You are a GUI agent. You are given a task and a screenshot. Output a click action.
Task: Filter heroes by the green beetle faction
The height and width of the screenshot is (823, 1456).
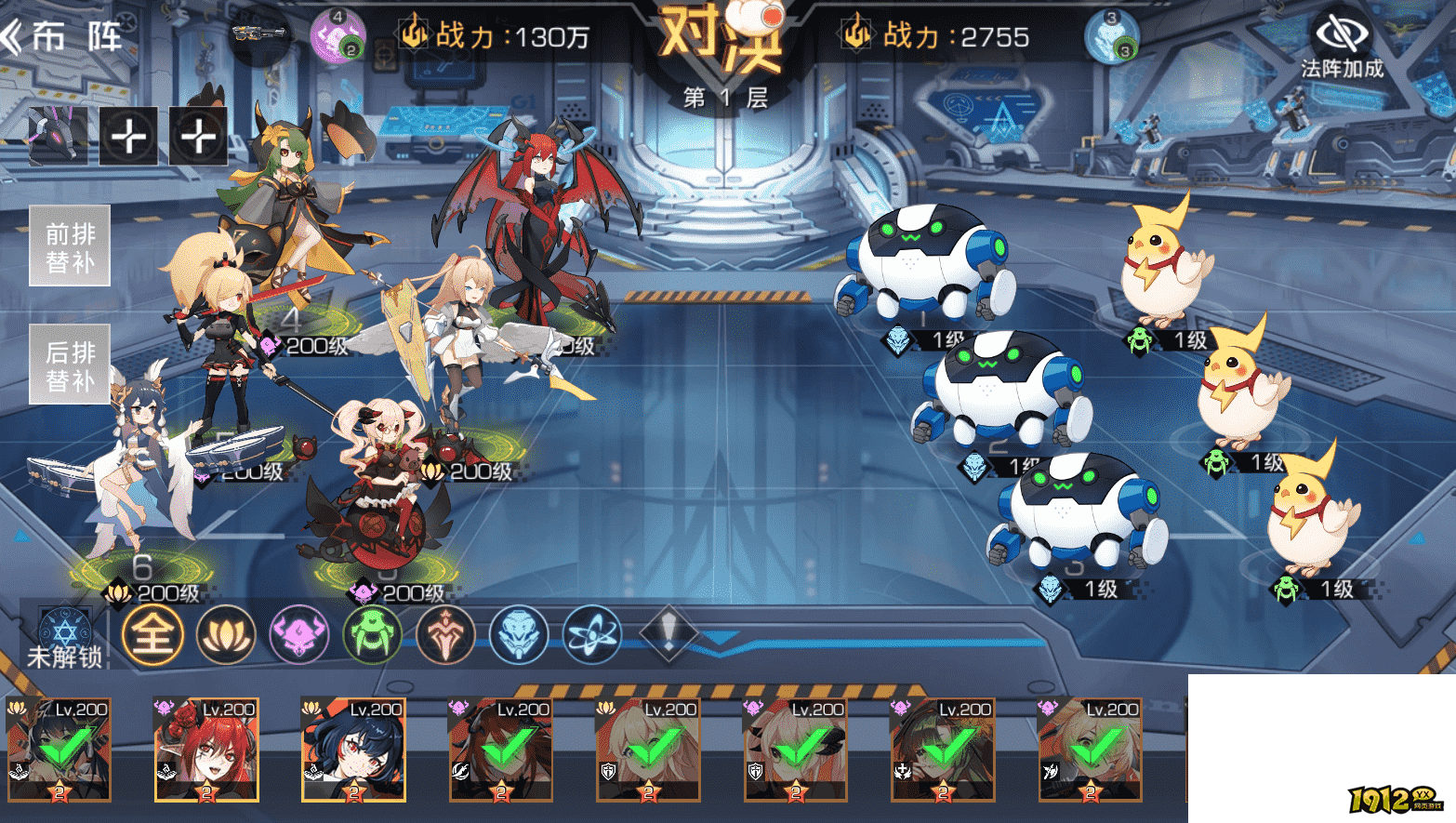372,636
